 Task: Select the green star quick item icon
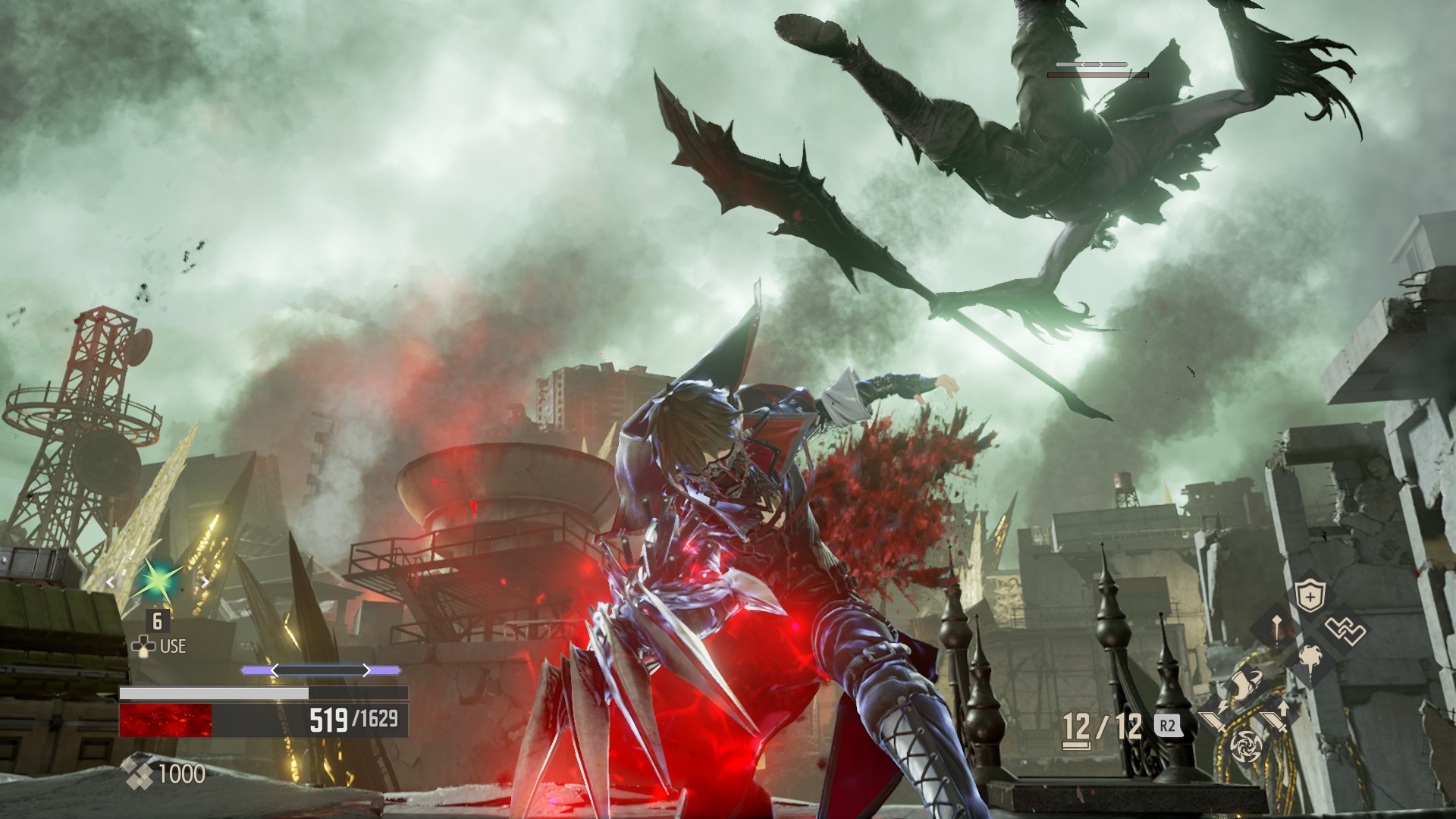pyautogui.click(x=156, y=580)
